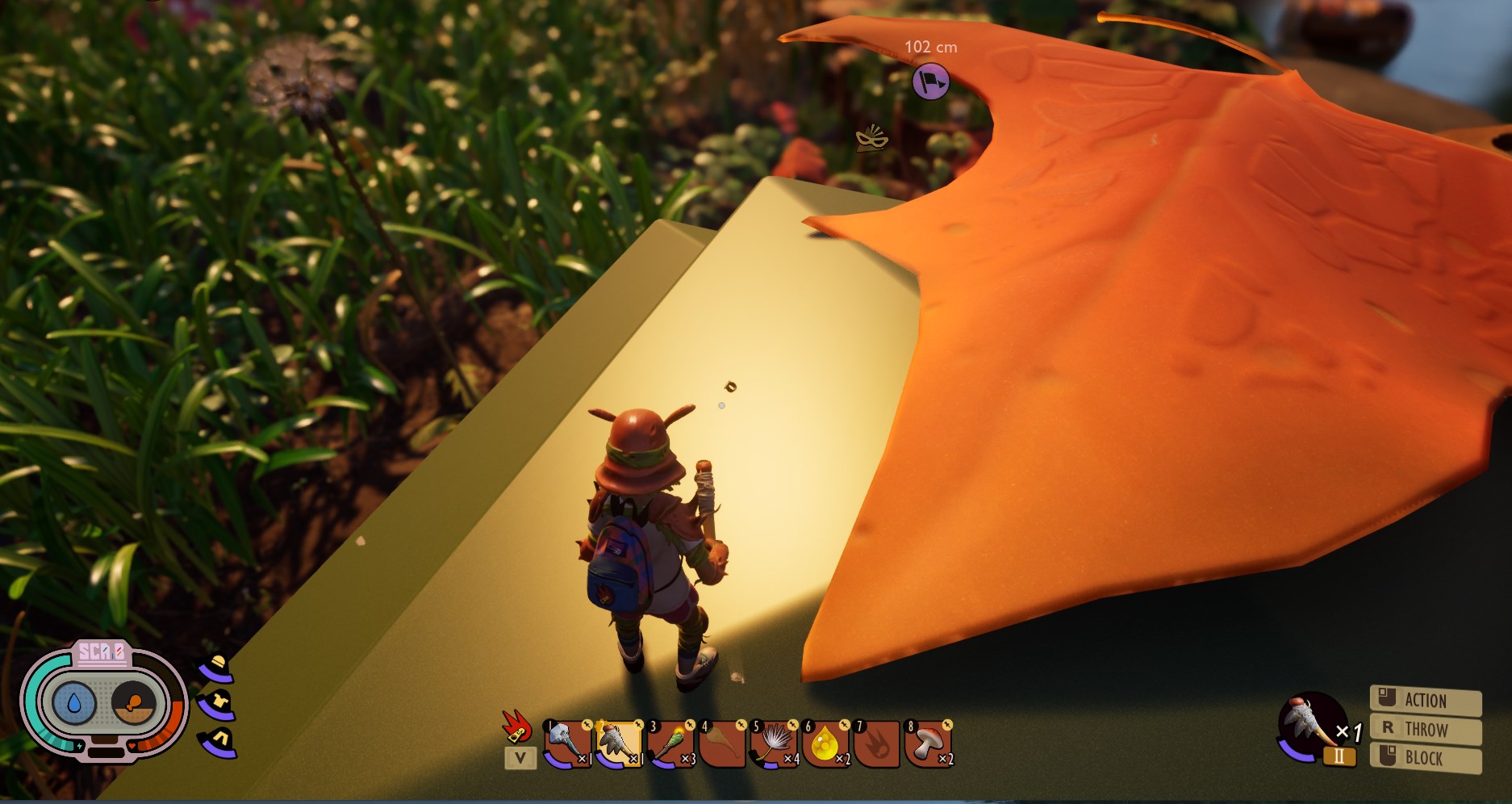
Task: Select the highlighted spiked club in slot 2
Action: coord(619,743)
